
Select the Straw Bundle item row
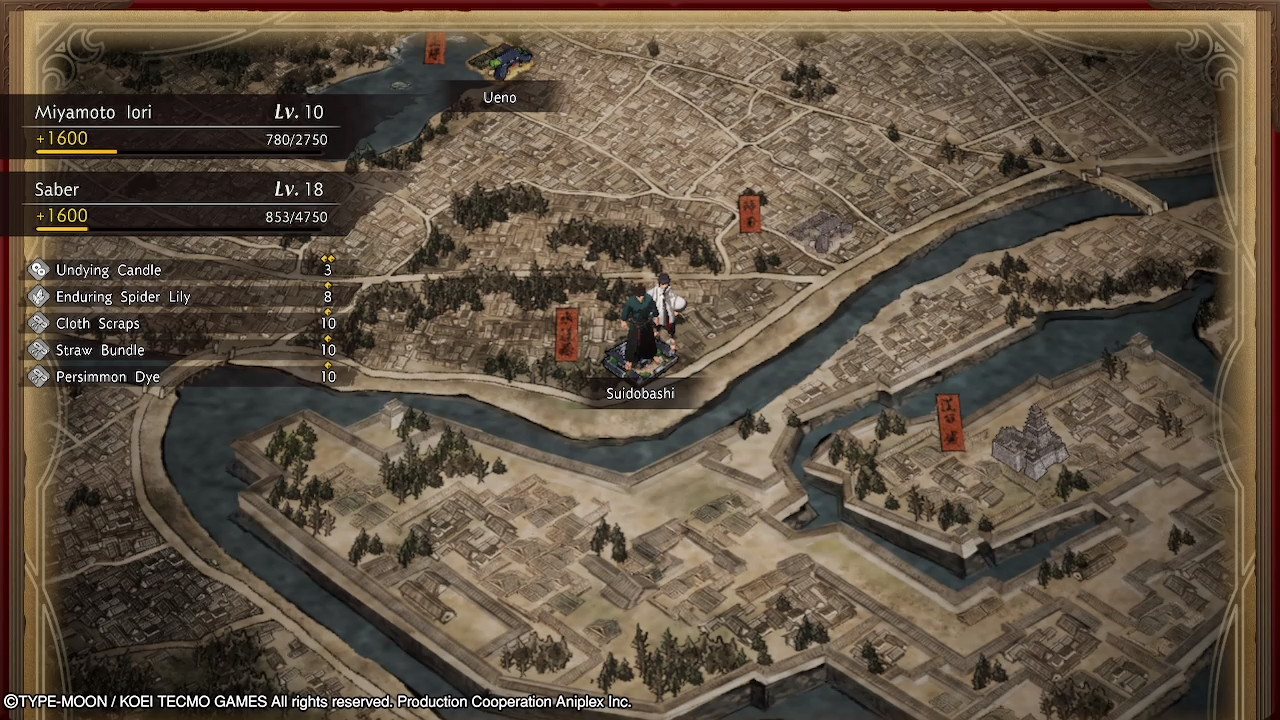(180, 350)
